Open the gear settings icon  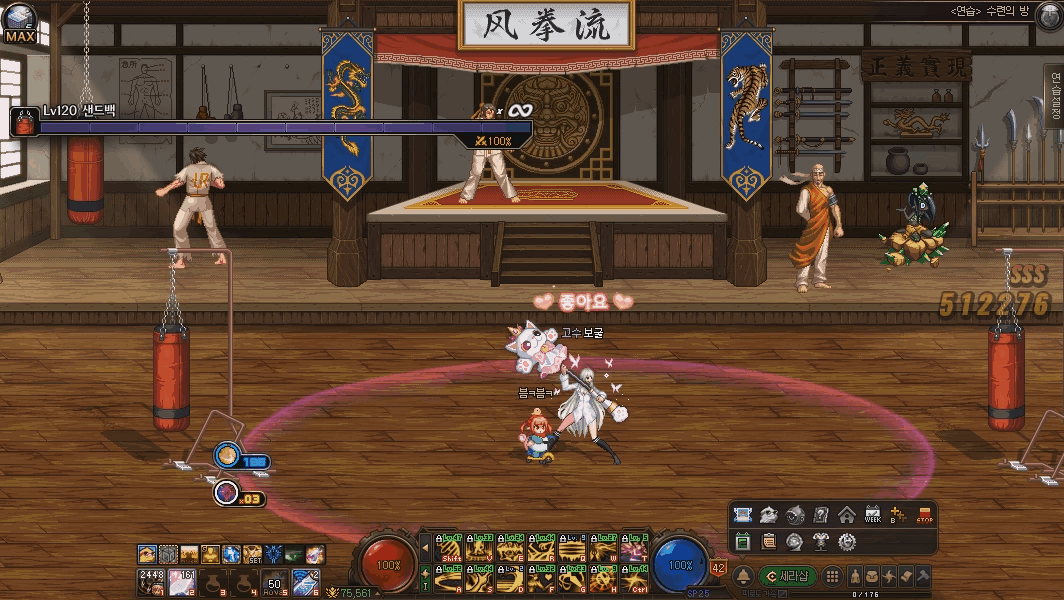point(847,541)
